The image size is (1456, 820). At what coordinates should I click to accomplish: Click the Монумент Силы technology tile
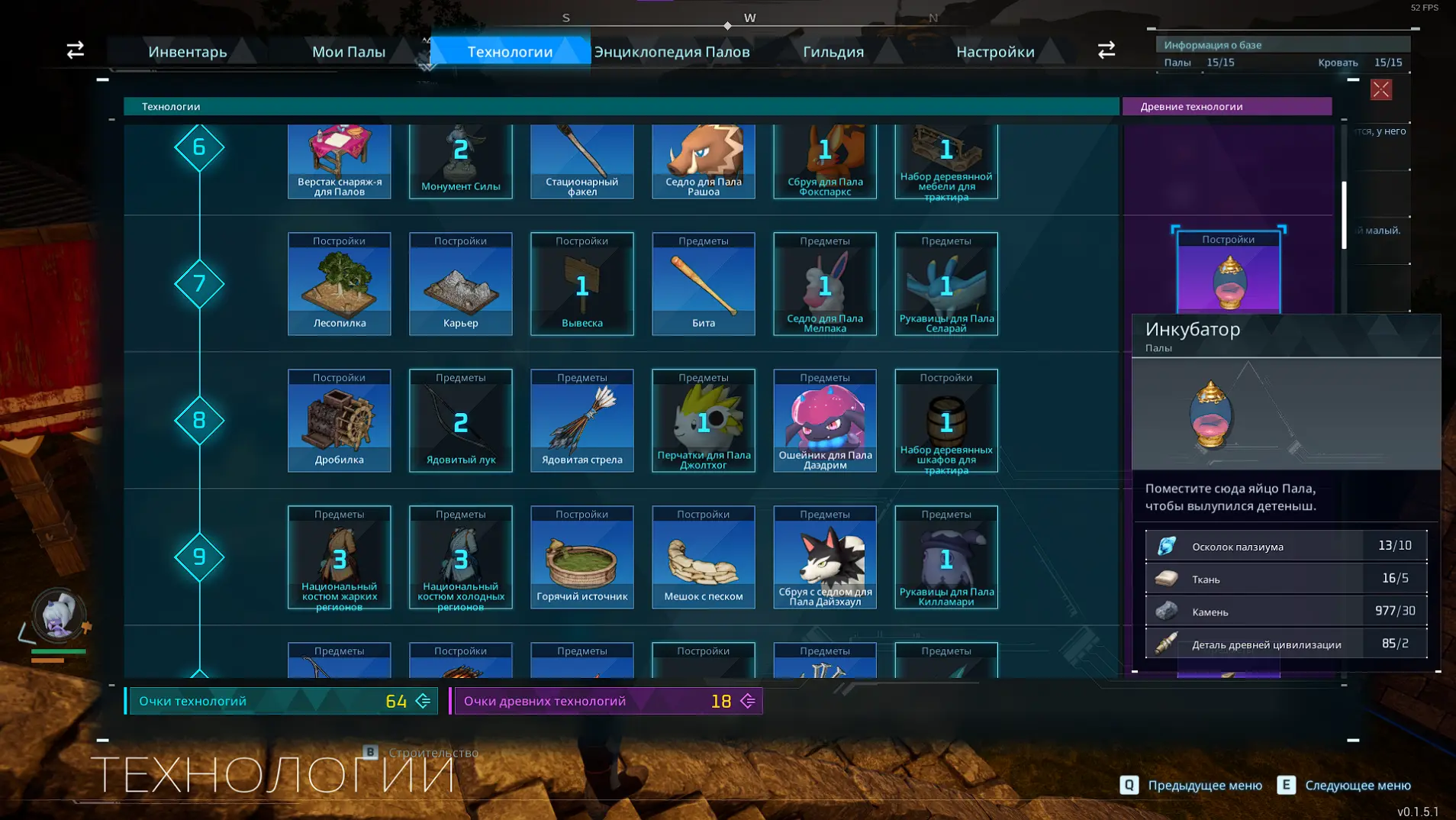(461, 160)
